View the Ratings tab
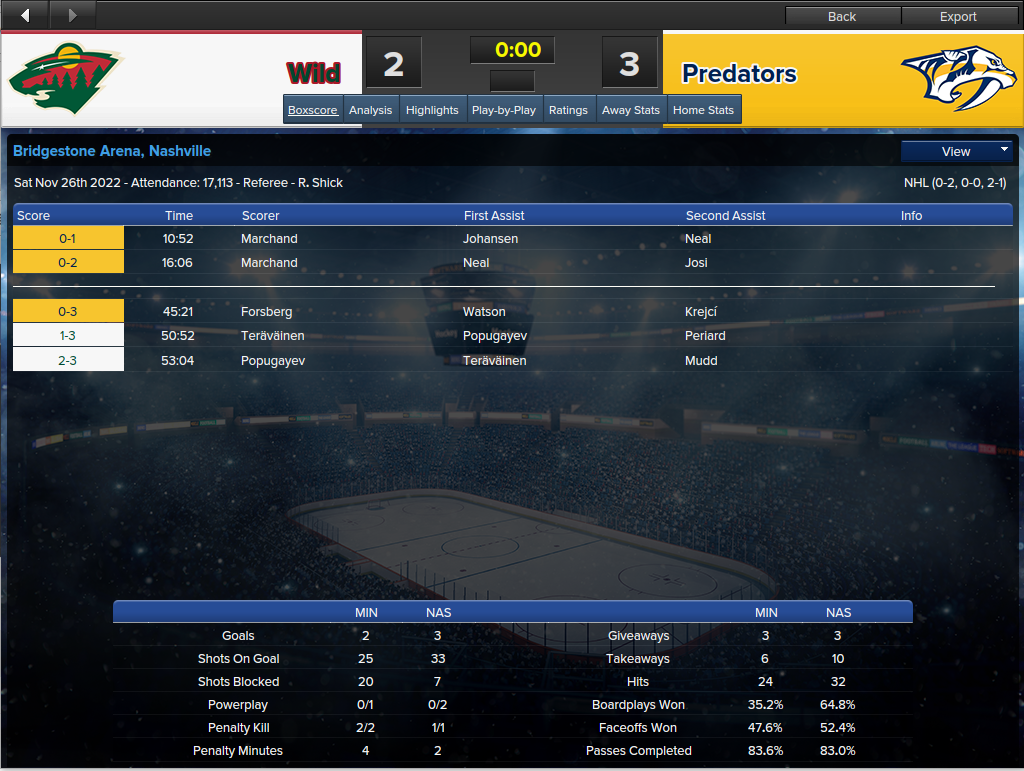1024x771 pixels. pyautogui.click(x=568, y=110)
